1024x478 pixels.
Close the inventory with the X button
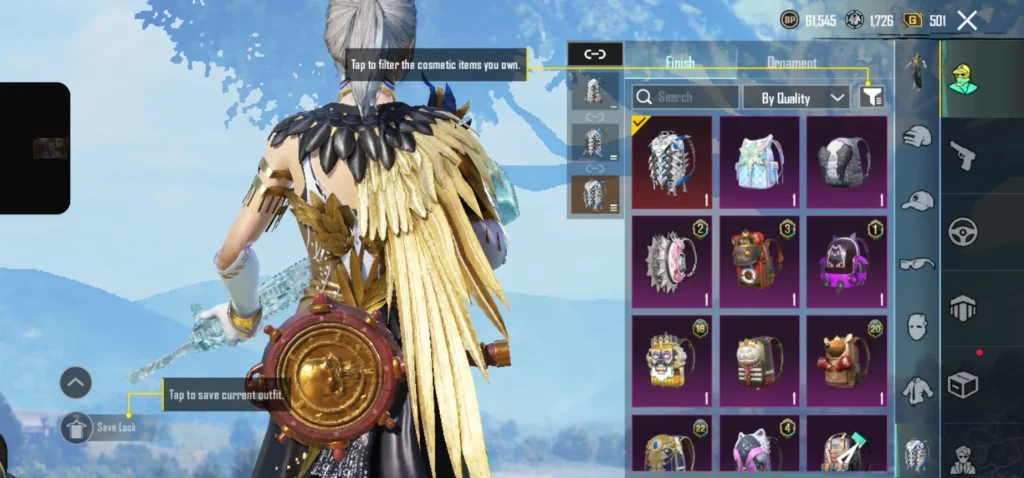tap(967, 20)
